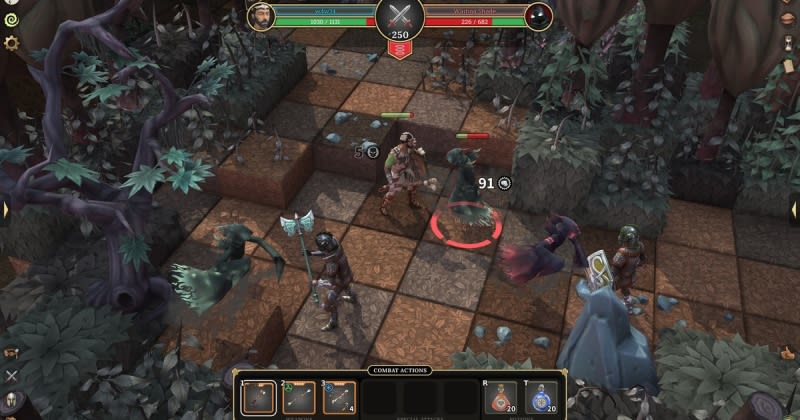Select the first weapon slot in Combat Actions
The height and width of the screenshot is (420, 800).
point(257,398)
